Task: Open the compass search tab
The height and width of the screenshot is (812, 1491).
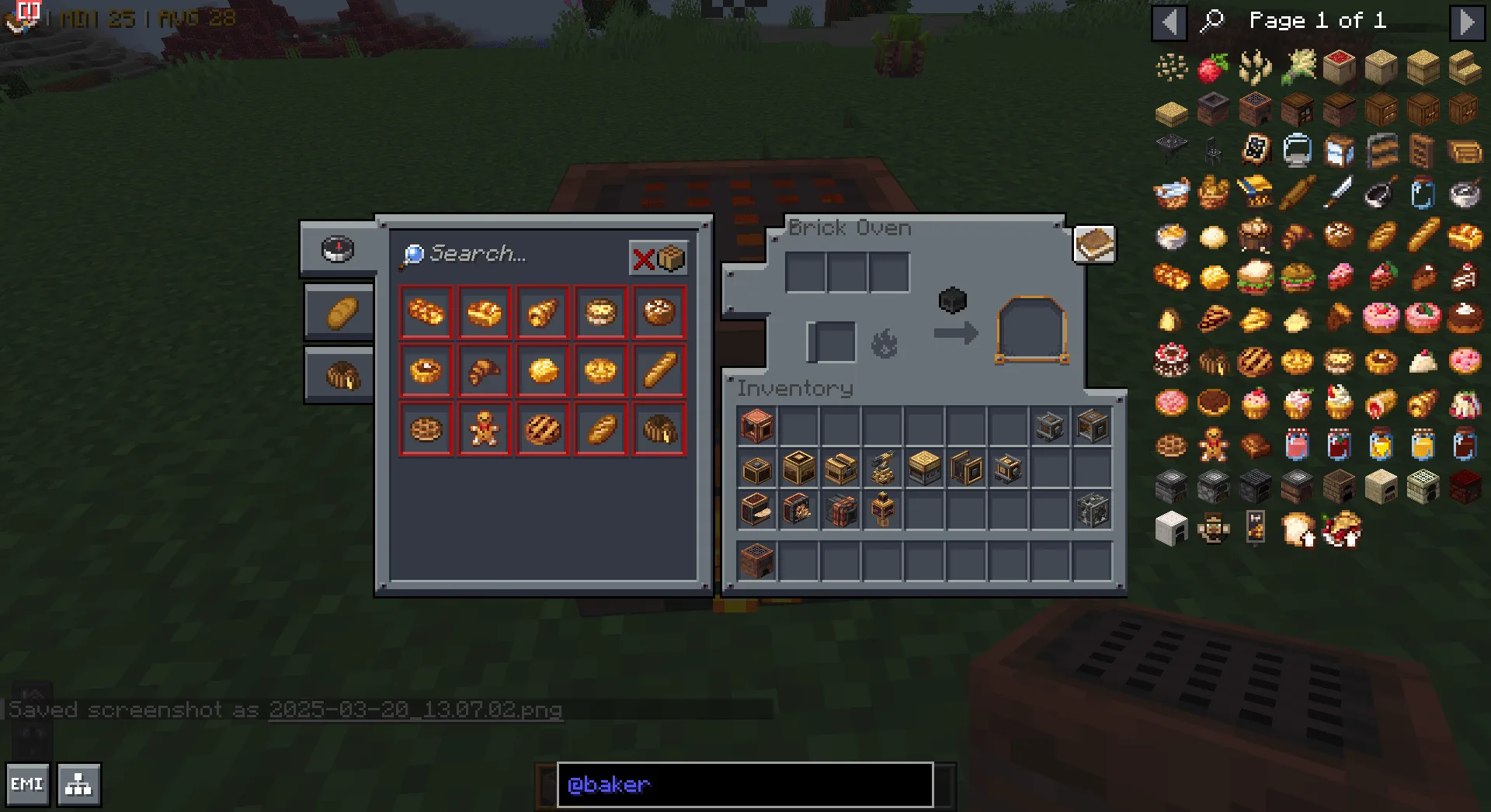Action: pyautogui.click(x=338, y=249)
